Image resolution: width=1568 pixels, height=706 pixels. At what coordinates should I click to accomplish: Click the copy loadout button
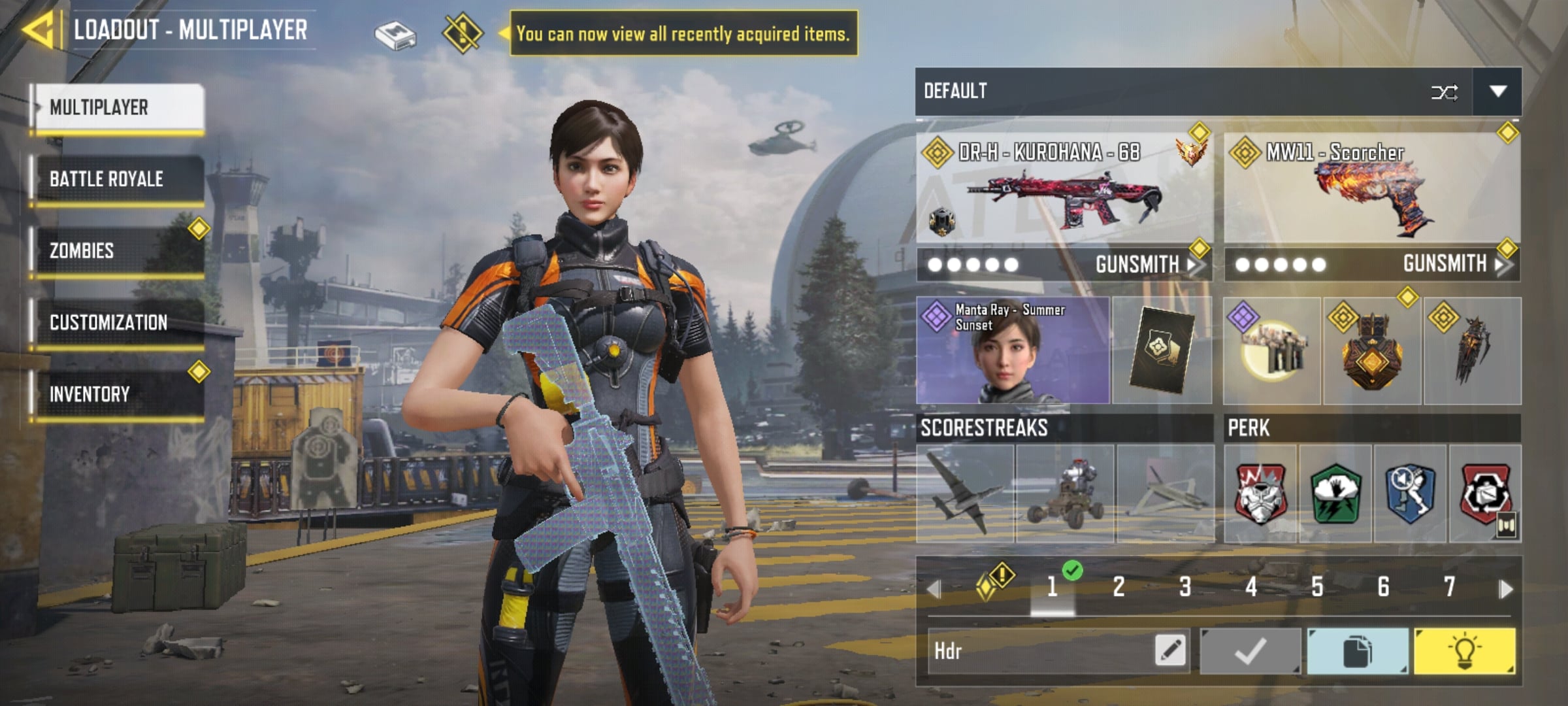[1357, 651]
